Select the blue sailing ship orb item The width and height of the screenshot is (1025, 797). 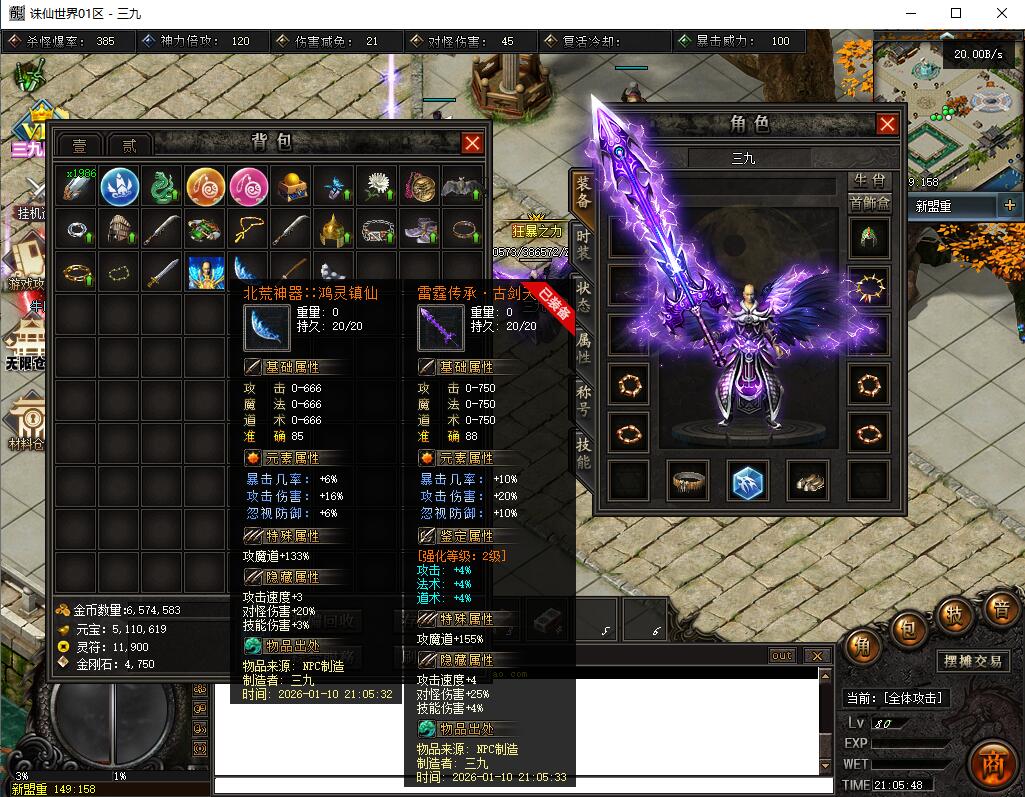(x=119, y=187)
